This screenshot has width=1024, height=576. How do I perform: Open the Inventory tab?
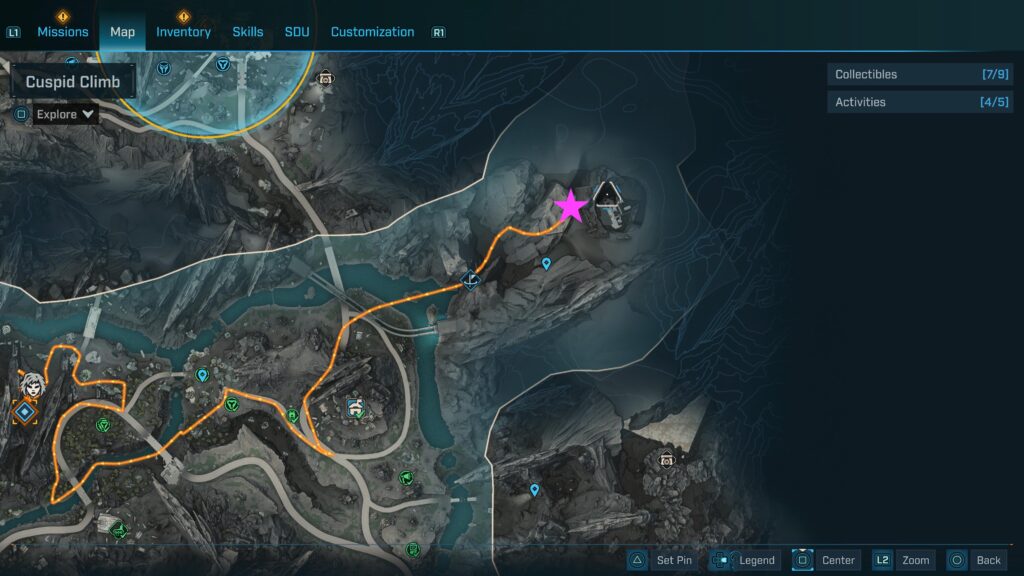(183, 32)
